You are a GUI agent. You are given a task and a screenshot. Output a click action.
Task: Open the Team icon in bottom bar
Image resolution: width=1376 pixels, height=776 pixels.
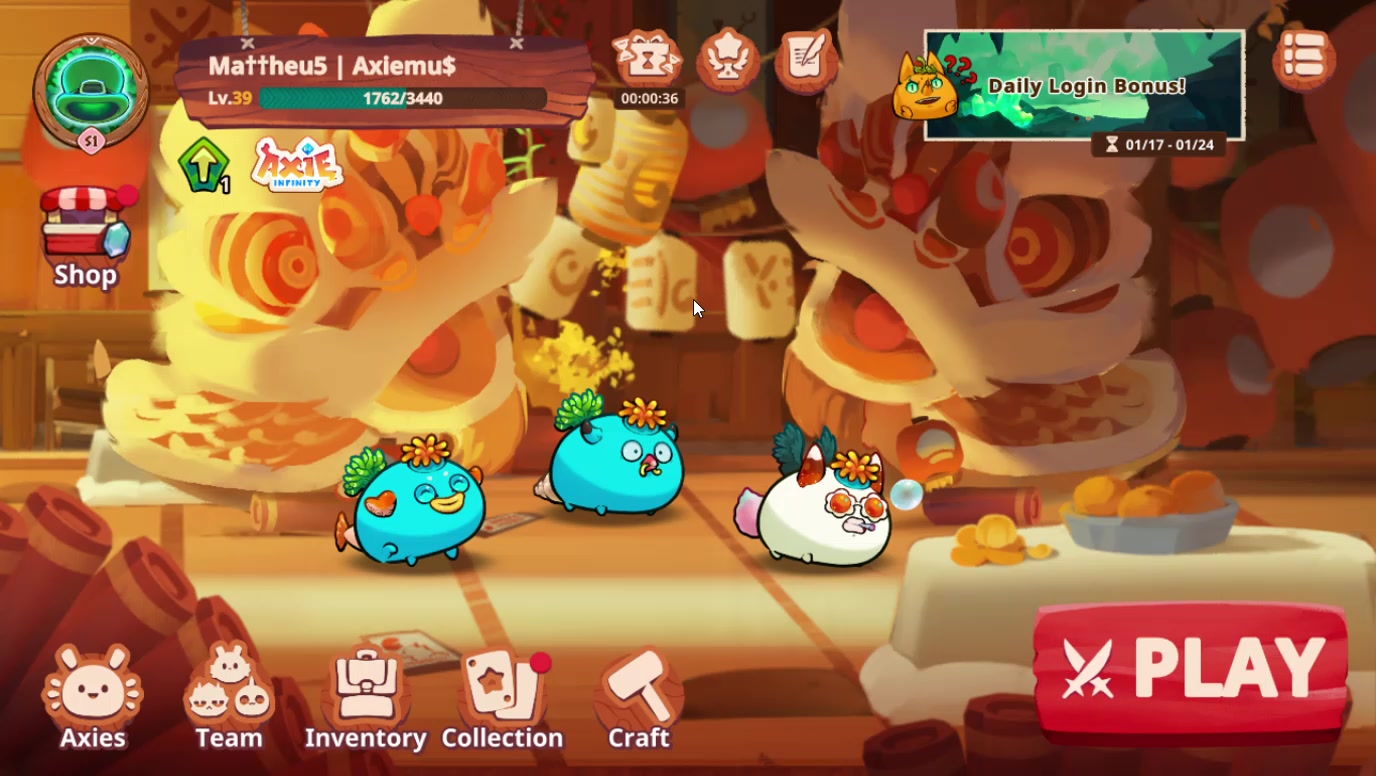coord(228,690)
